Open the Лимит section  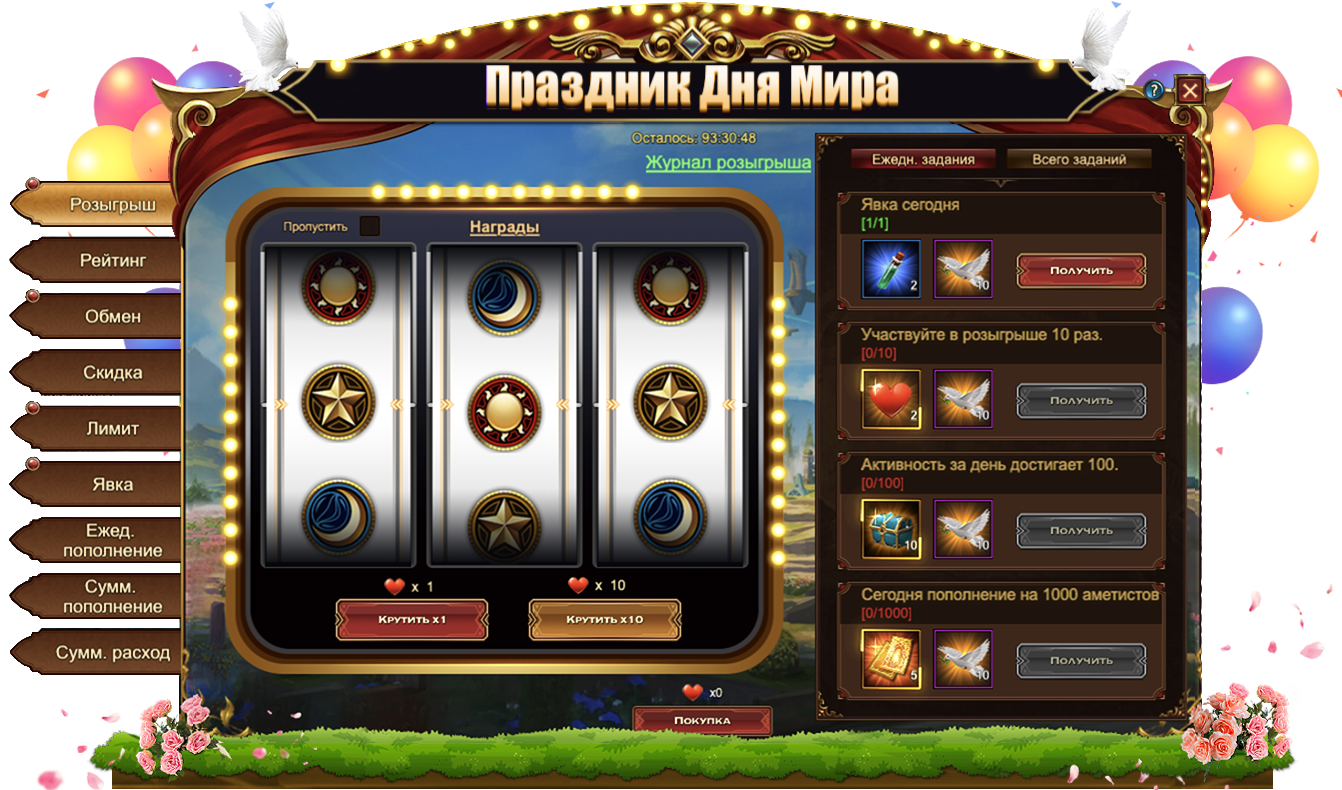(x=112, y=429)
